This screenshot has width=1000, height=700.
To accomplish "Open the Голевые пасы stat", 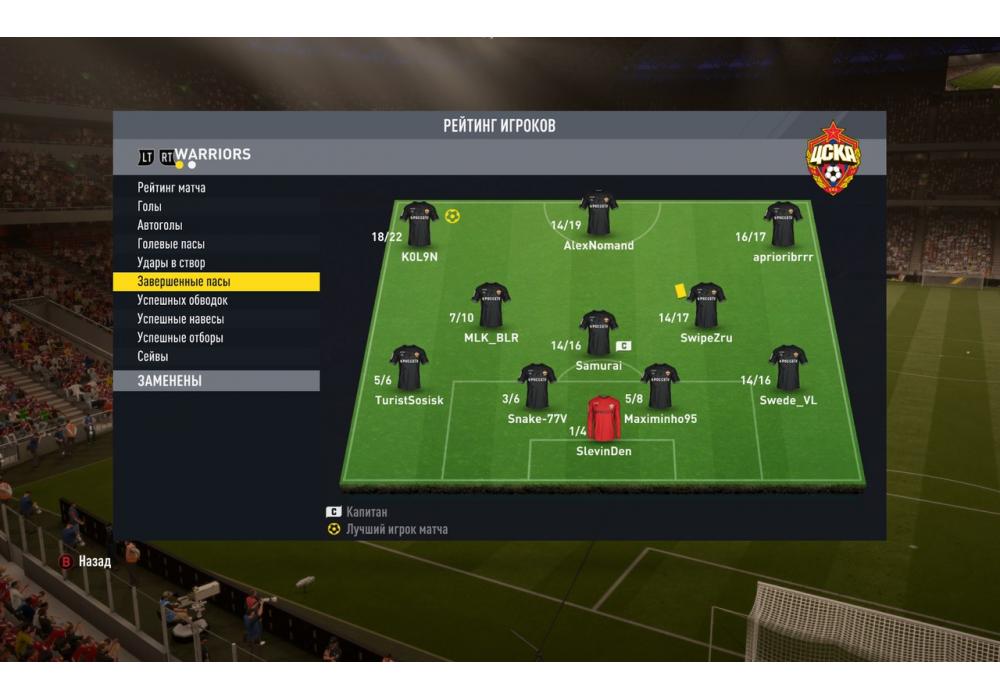I will point(171,244).
